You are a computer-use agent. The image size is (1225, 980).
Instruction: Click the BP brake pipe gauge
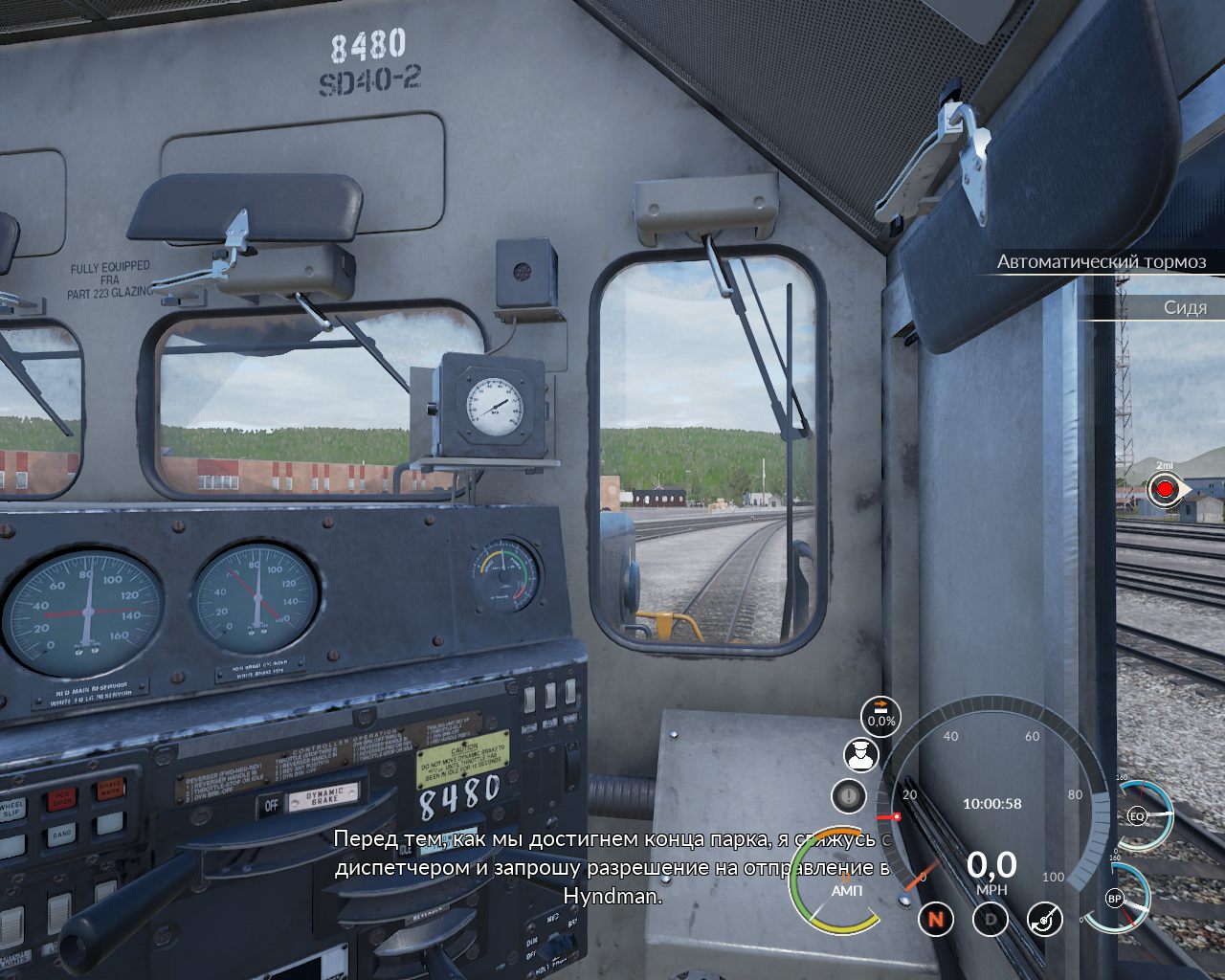click(1116, 899)
